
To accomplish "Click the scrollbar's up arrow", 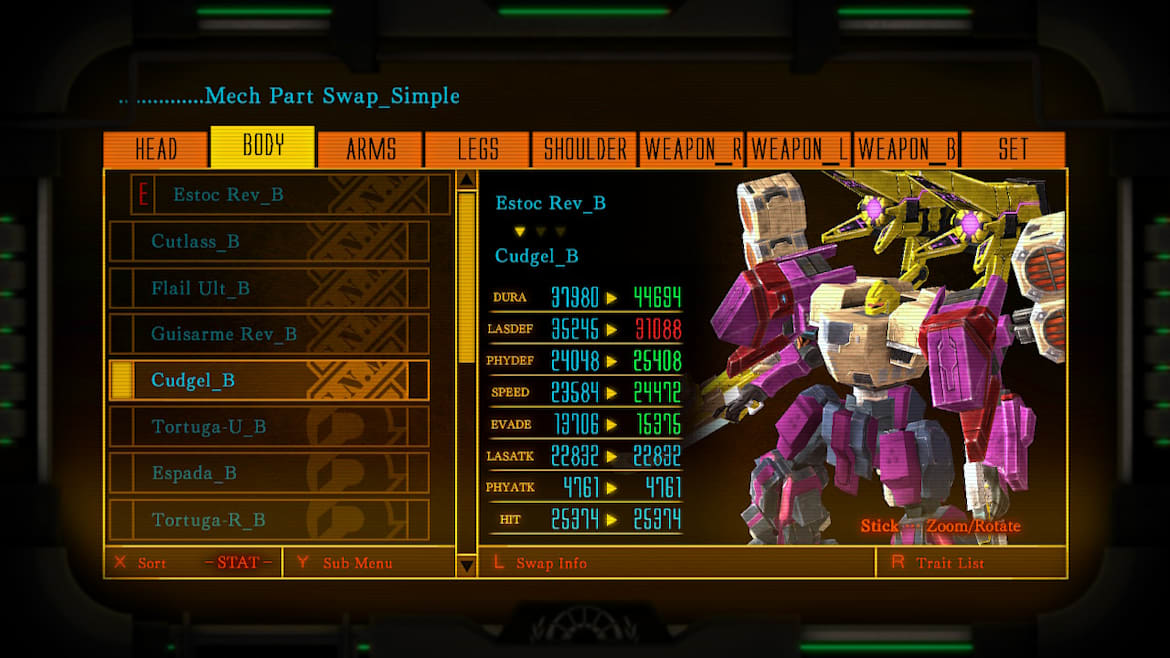I will click(x=466, y=180).
